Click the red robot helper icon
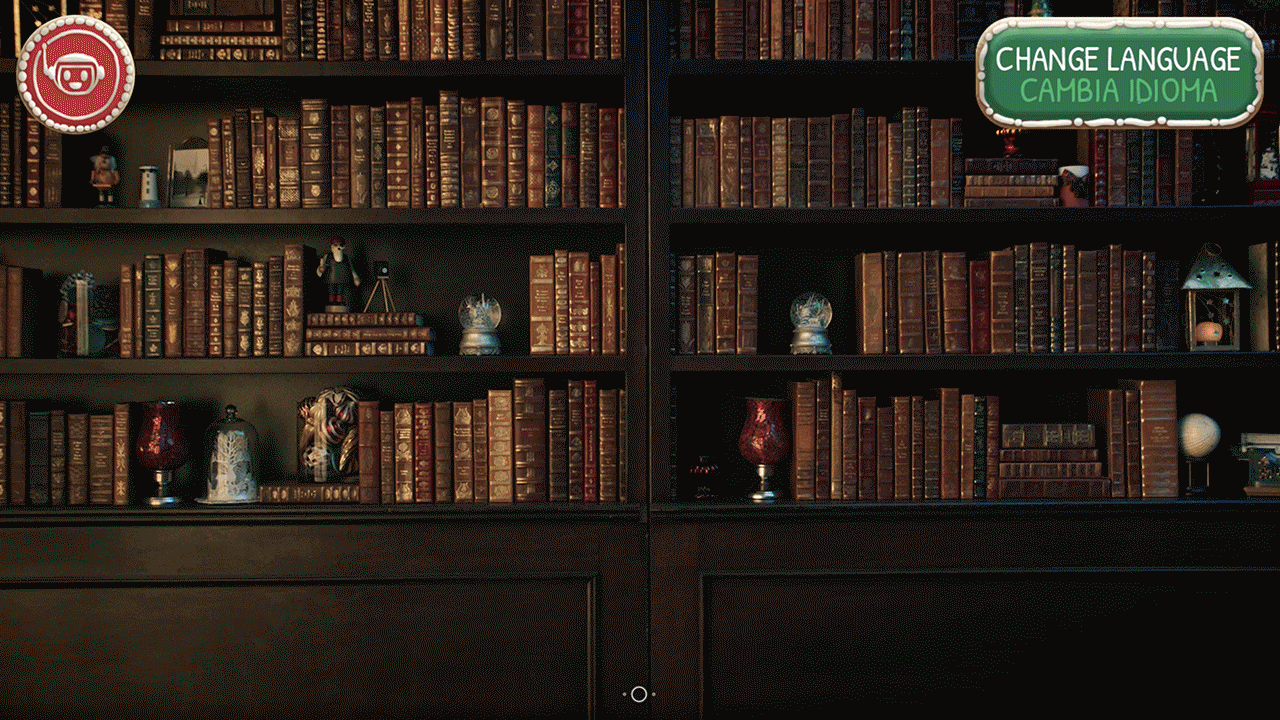Image resolution: width=1280 pixels, height=720 pixels. click(75, 74)
